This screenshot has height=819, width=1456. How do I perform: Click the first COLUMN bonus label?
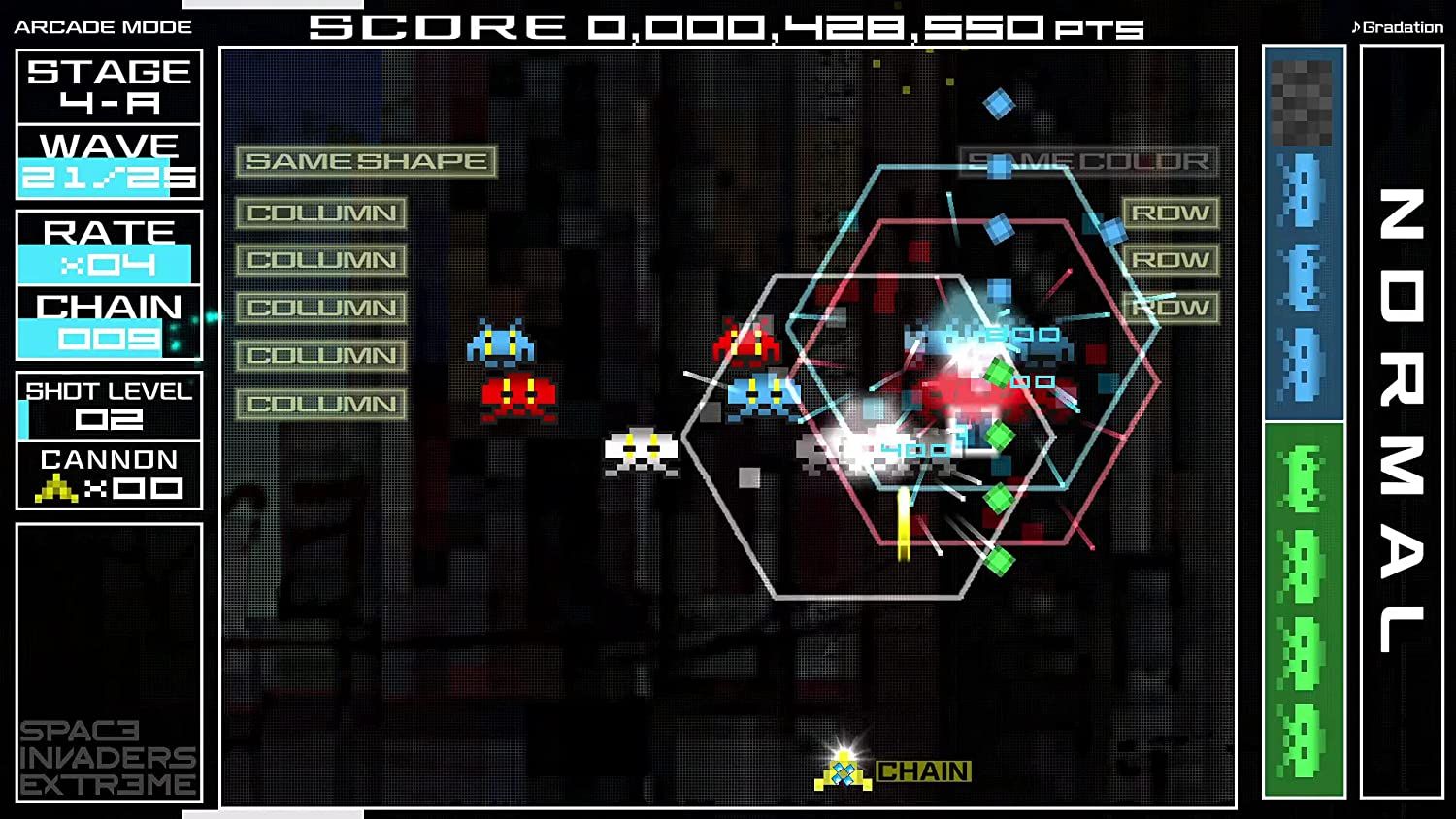[x=321, y=213]
